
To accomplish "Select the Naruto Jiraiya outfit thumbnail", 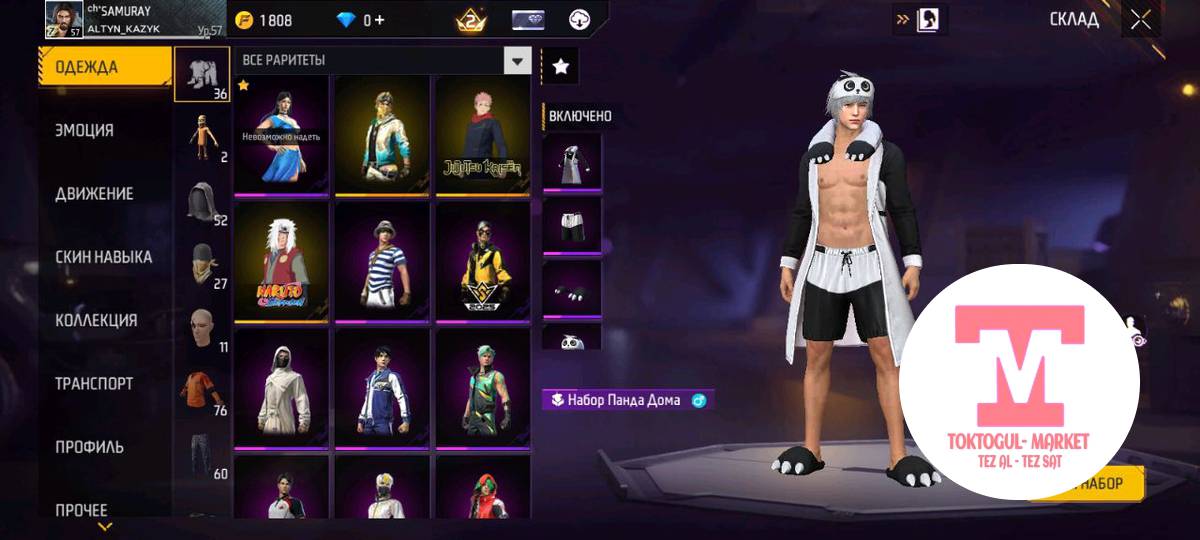I will (282, 261).
